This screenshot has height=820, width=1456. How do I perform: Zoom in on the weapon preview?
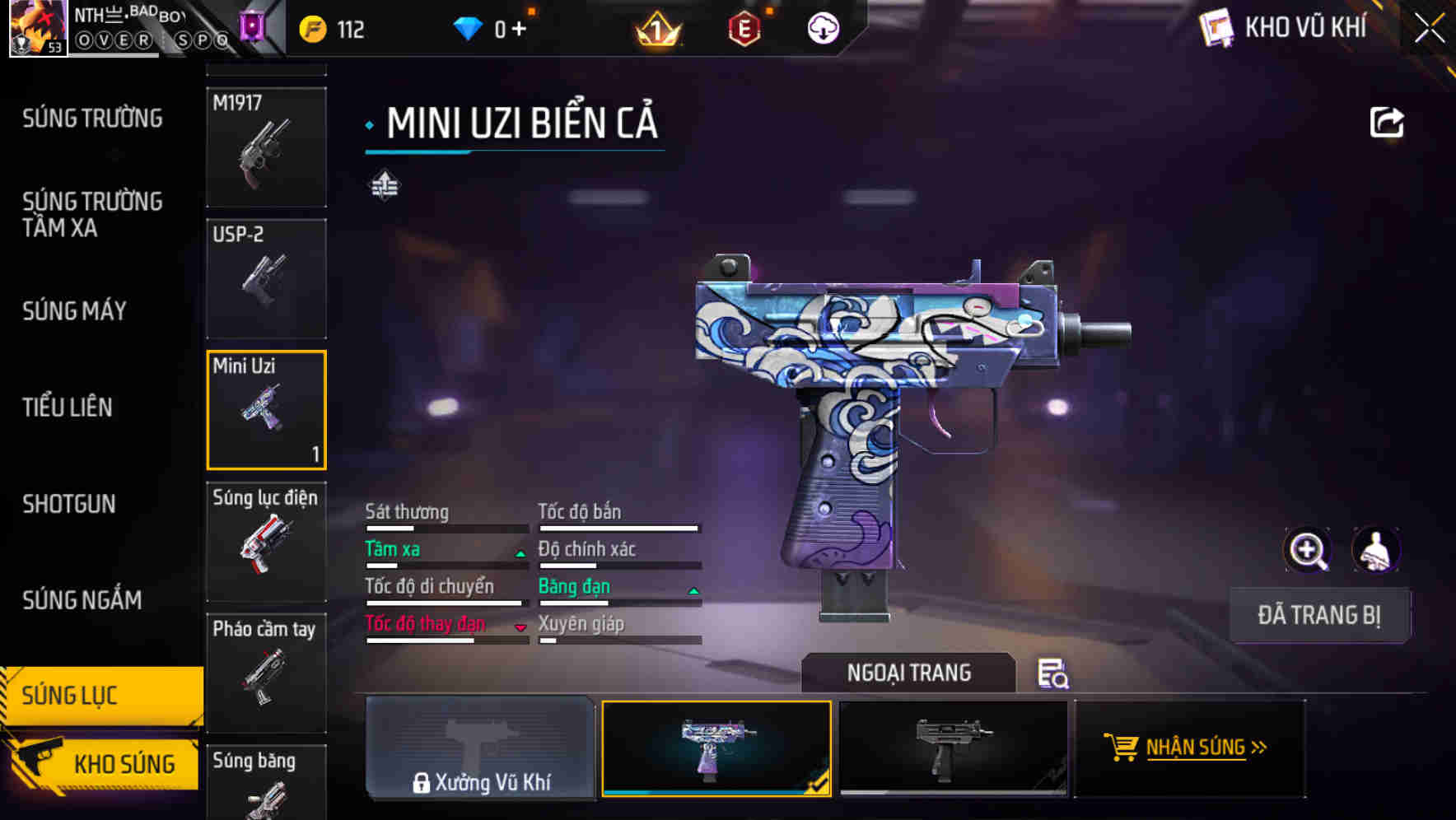(1307, 550)
